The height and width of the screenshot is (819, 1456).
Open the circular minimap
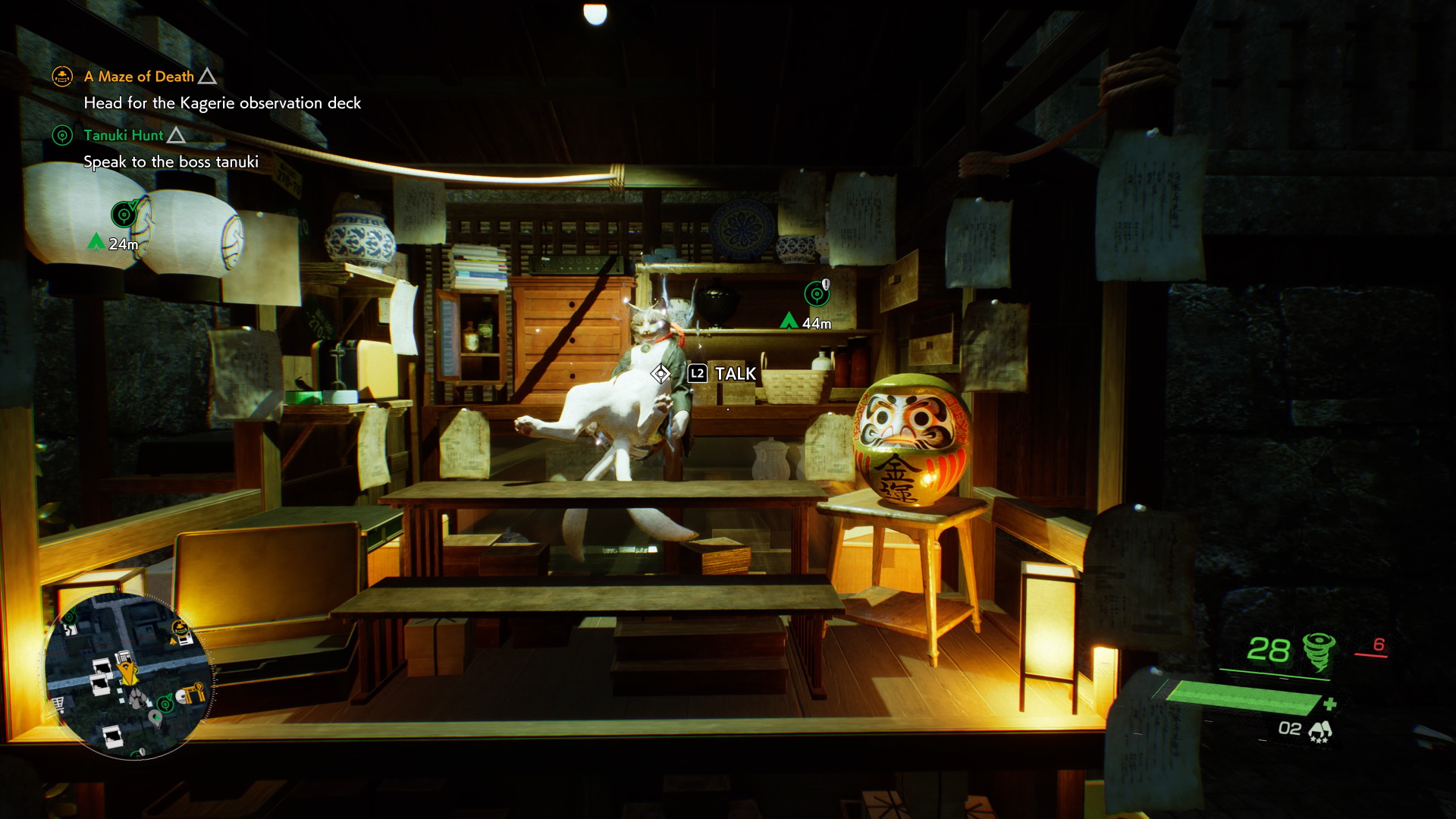tap(129, 676)
